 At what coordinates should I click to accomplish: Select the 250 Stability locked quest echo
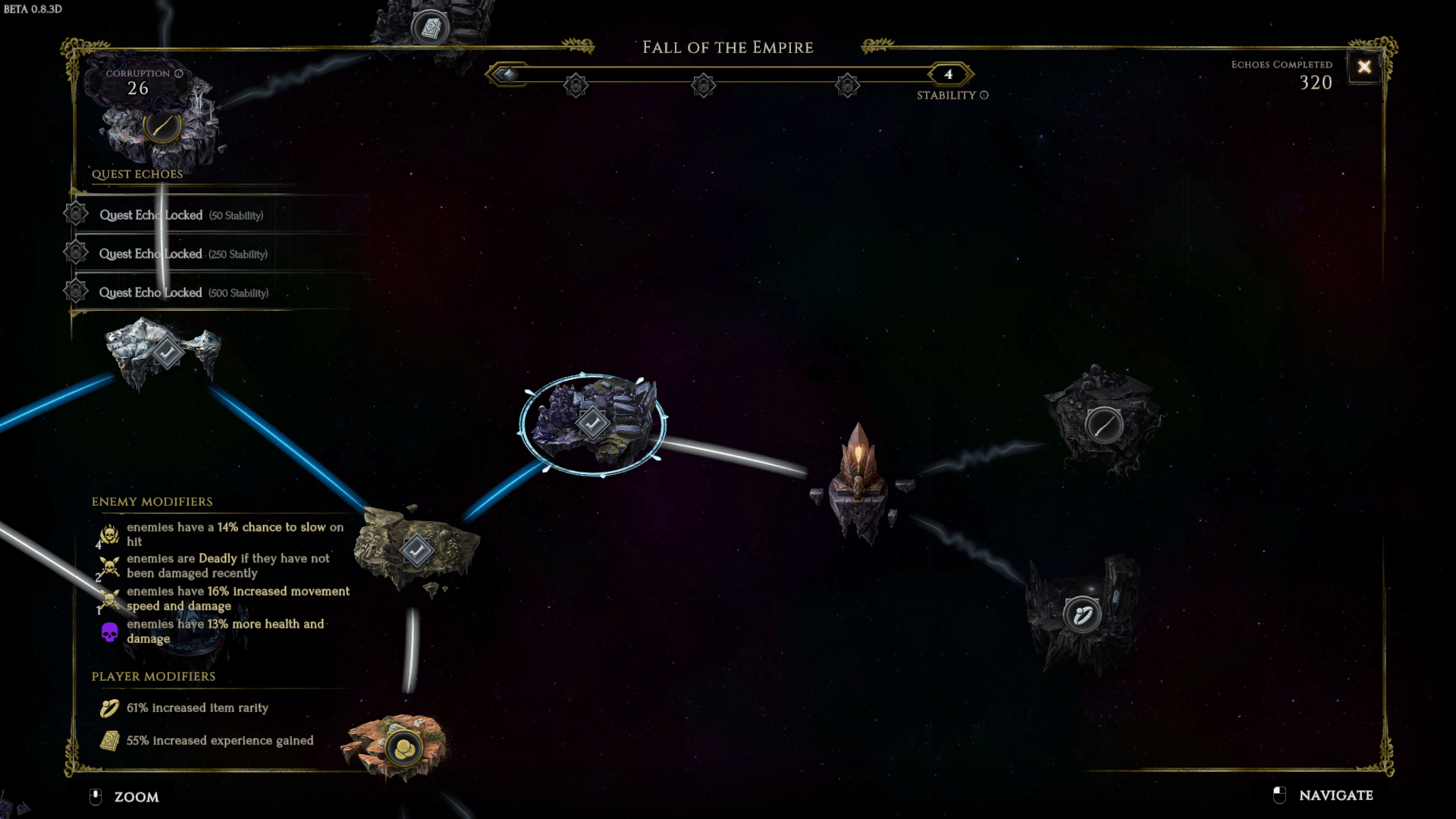tap(183, 254)
